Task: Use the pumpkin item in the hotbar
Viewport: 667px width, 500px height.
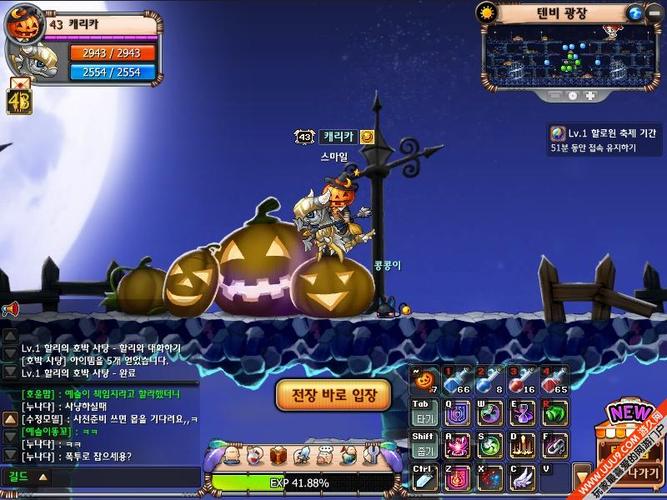Action: click(423, 380)
